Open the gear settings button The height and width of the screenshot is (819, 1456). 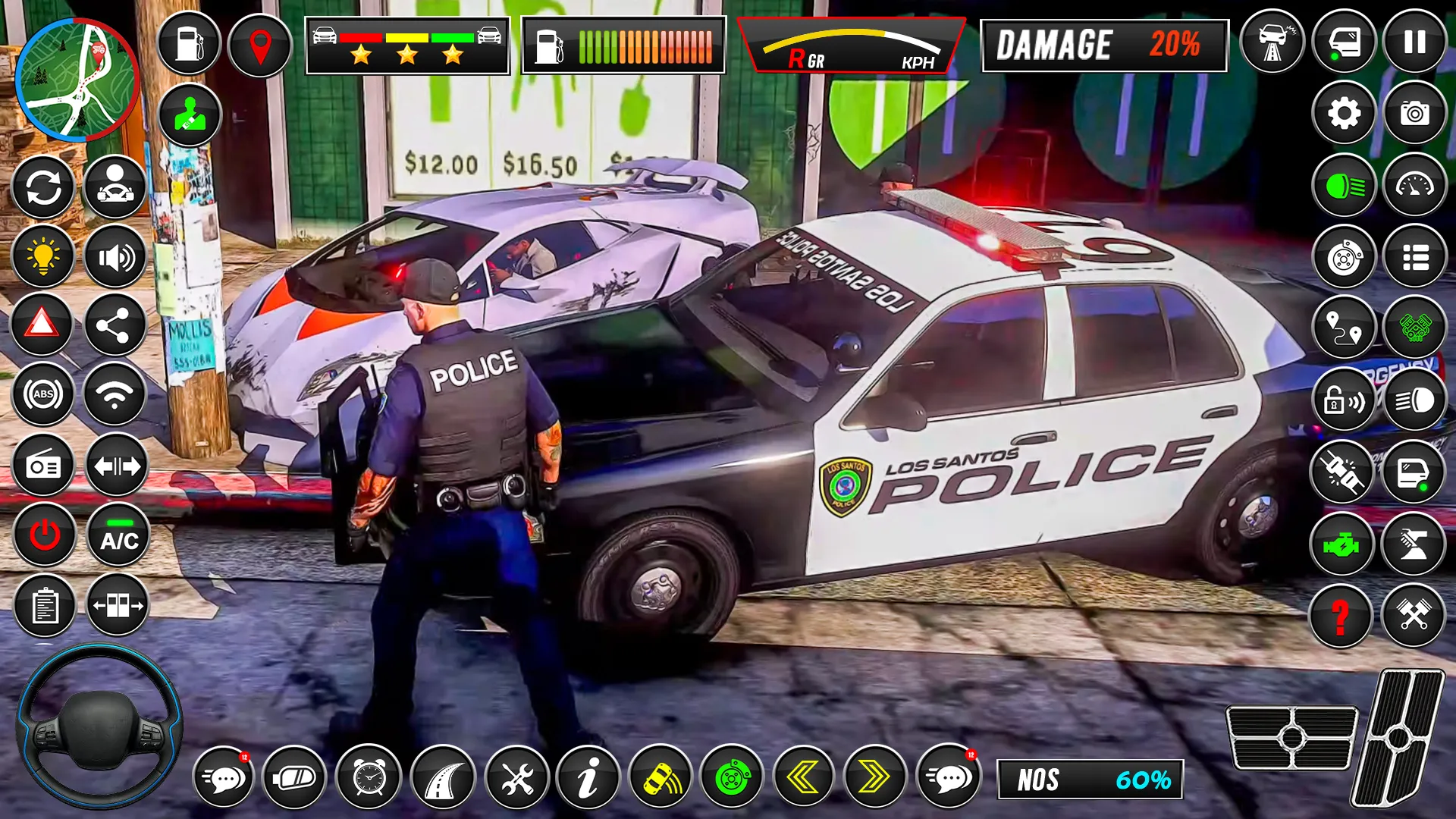click(x=1344, y=114)
